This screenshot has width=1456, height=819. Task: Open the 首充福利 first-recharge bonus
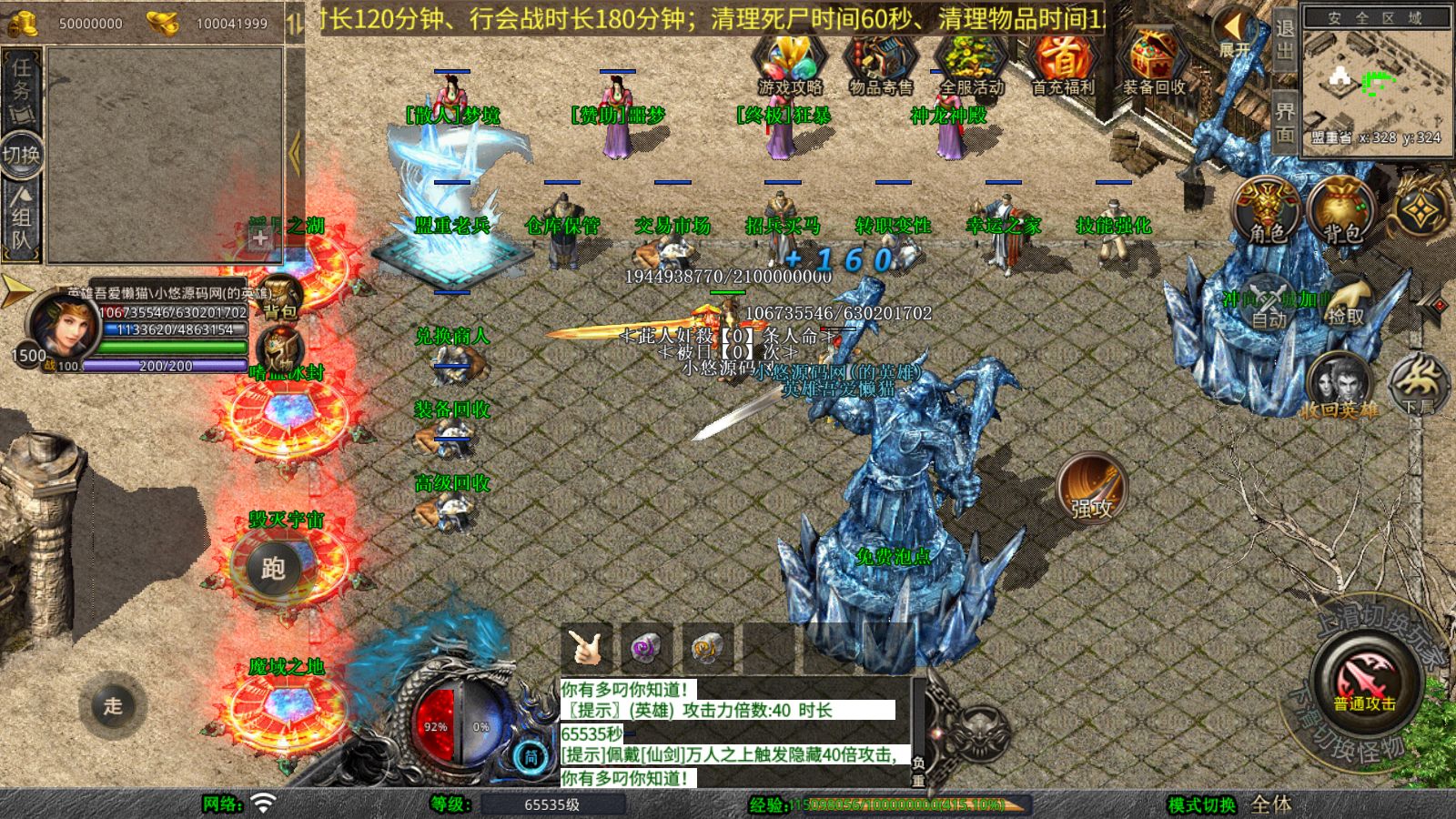(x=1062, y=62)
